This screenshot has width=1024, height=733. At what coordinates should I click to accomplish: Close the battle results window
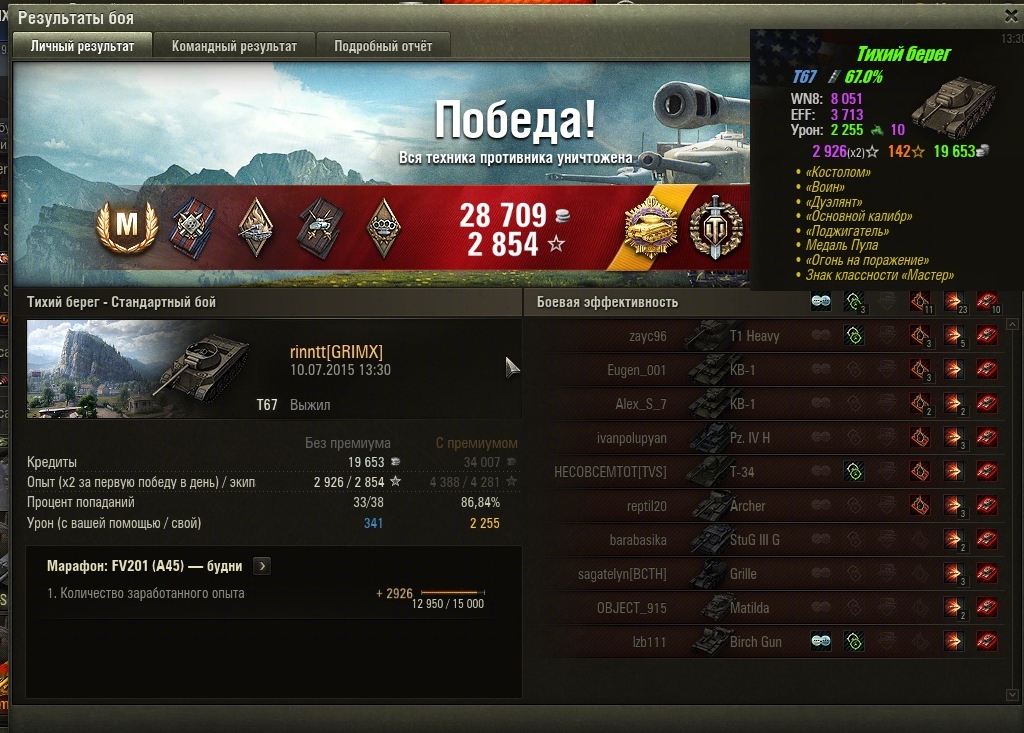1011,16
